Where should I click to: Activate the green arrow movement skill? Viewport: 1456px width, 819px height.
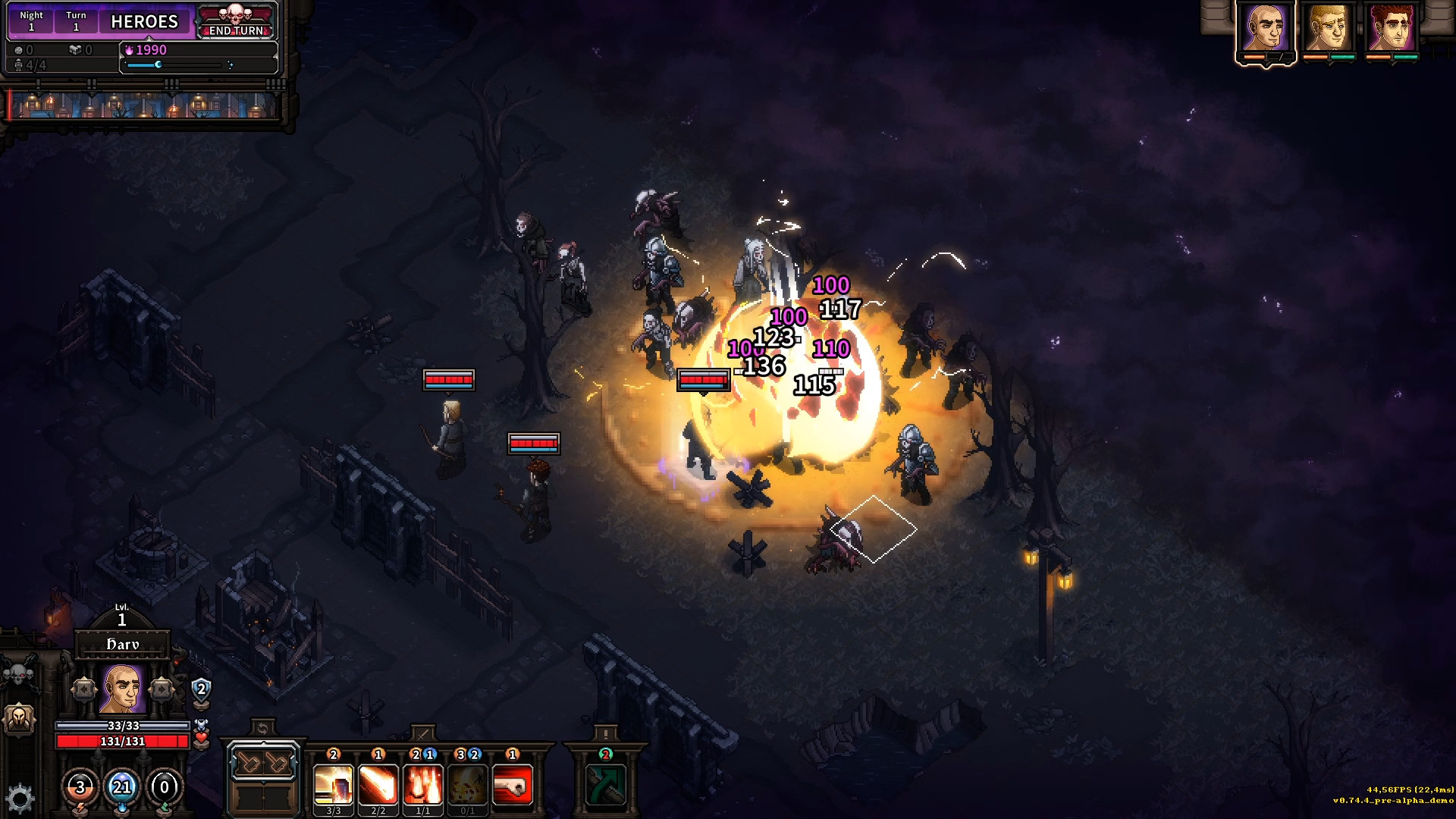point(605,784)
